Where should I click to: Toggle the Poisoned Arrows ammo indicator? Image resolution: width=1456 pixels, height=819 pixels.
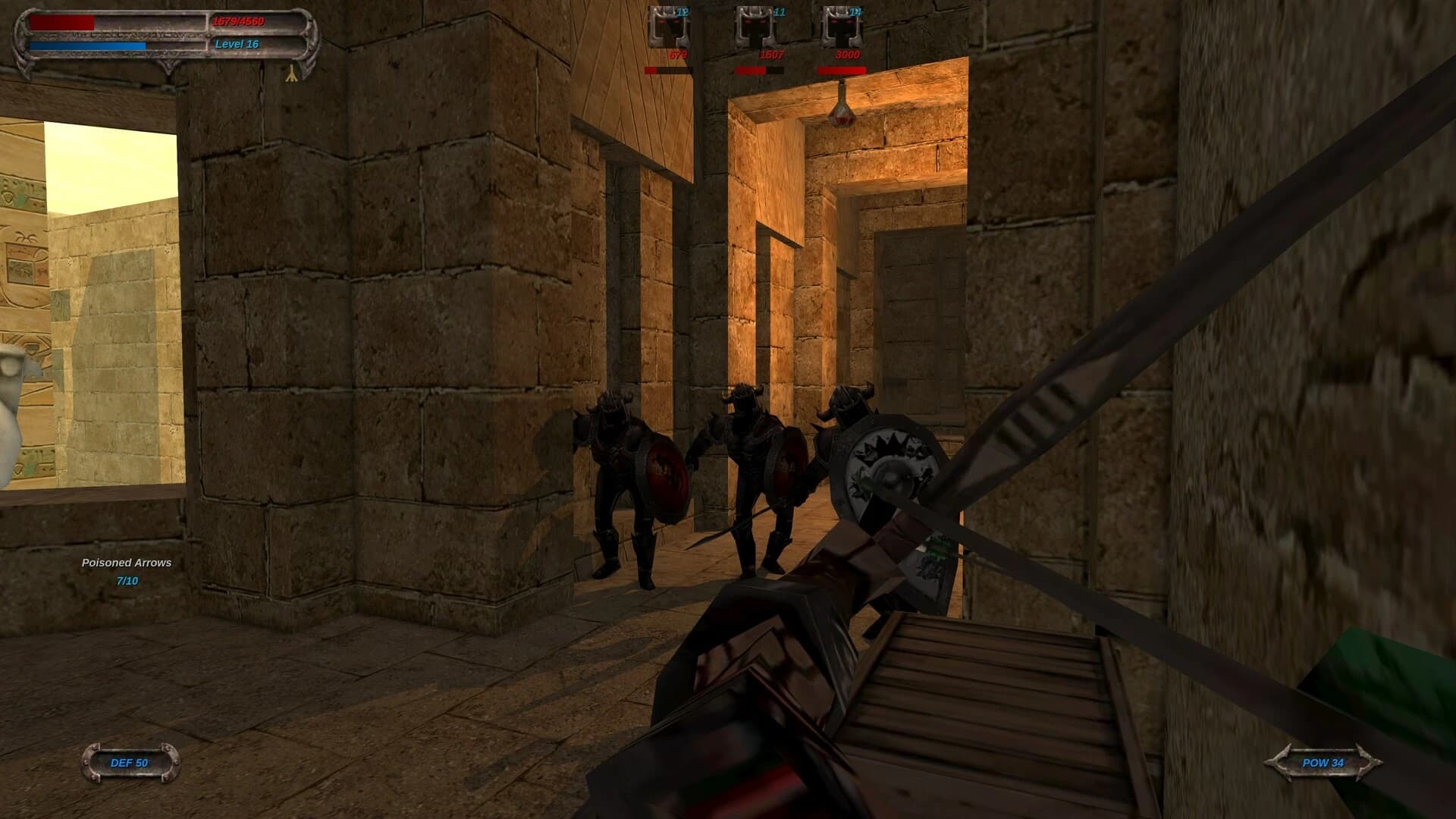[127, 563]
